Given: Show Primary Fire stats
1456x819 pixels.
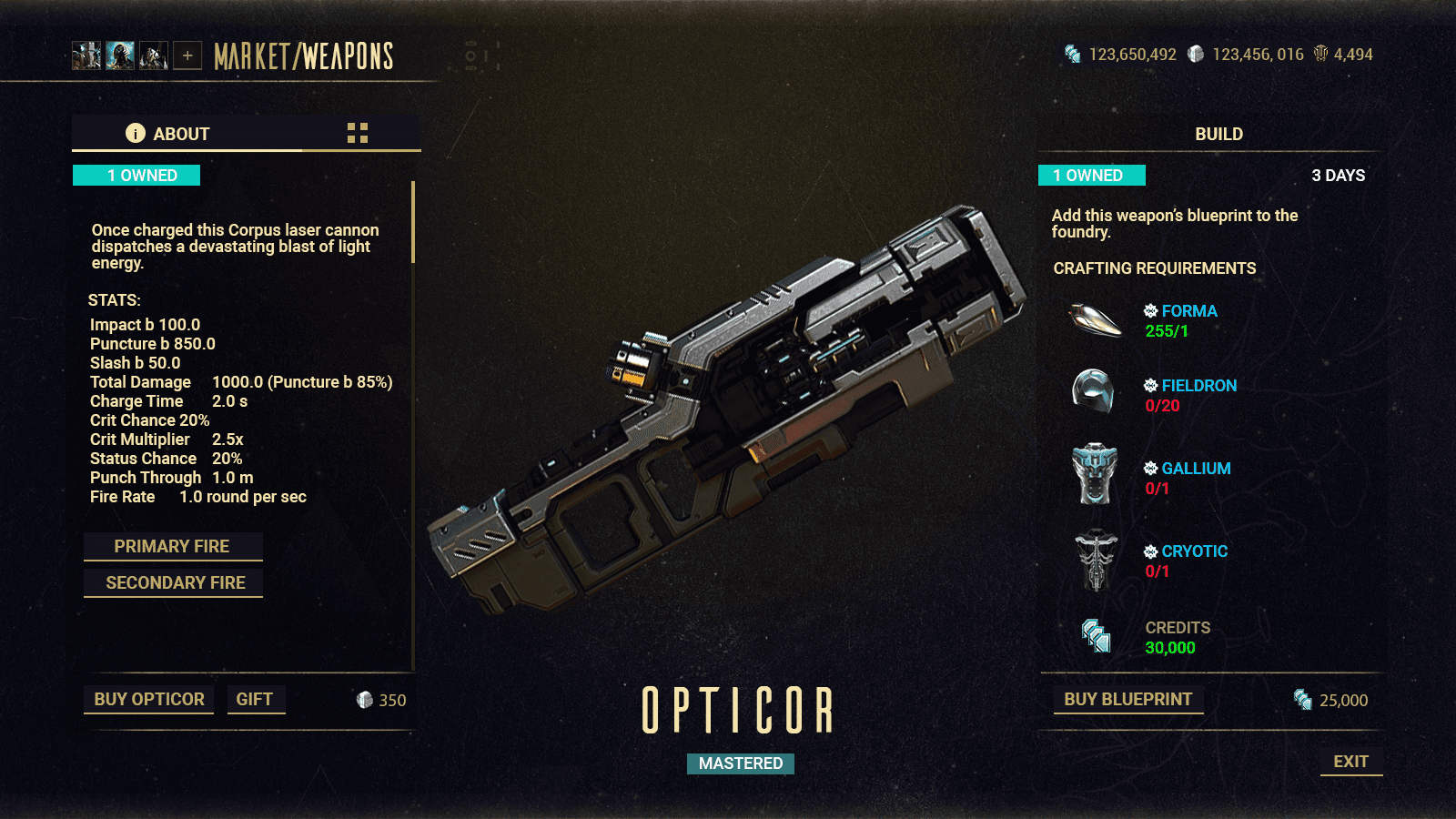Looking at the screenshot, I should click(x=172, y=546).
